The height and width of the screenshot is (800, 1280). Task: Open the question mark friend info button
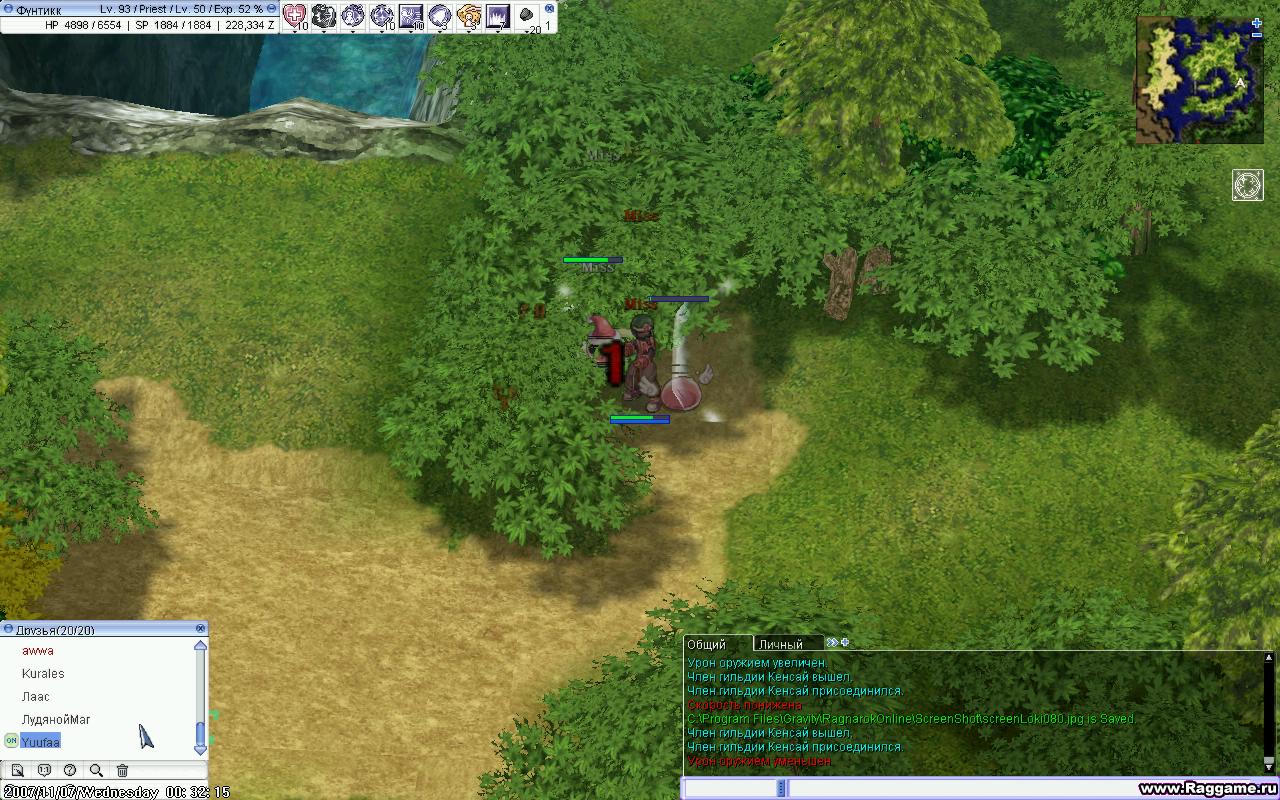(70, 770)
